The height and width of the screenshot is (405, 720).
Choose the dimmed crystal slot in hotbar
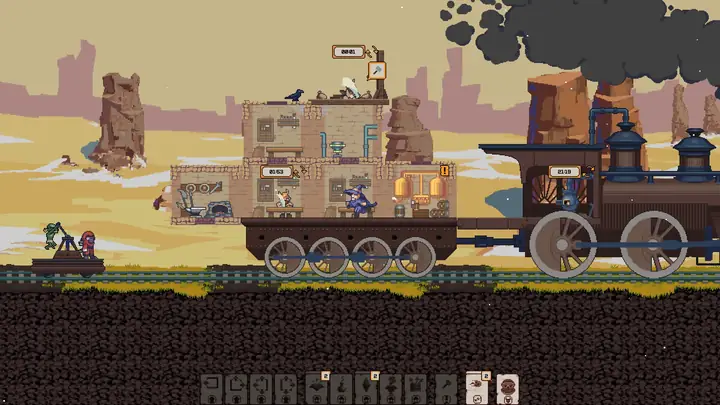[366, 386]
